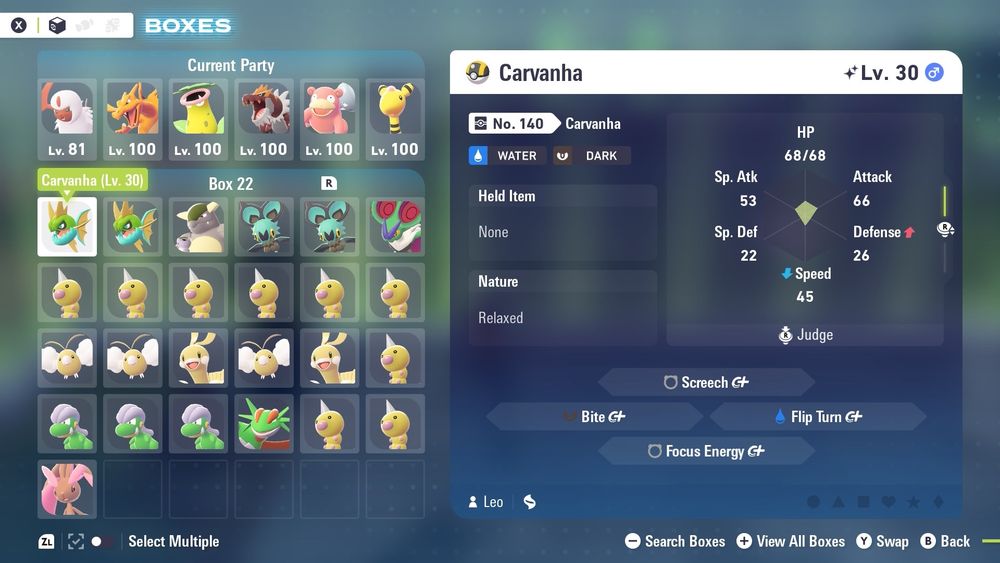Select the Carvanha slot in Box 22
Image resolution: width=1000 pixels, height=563 pixels.
pos(67,226)
